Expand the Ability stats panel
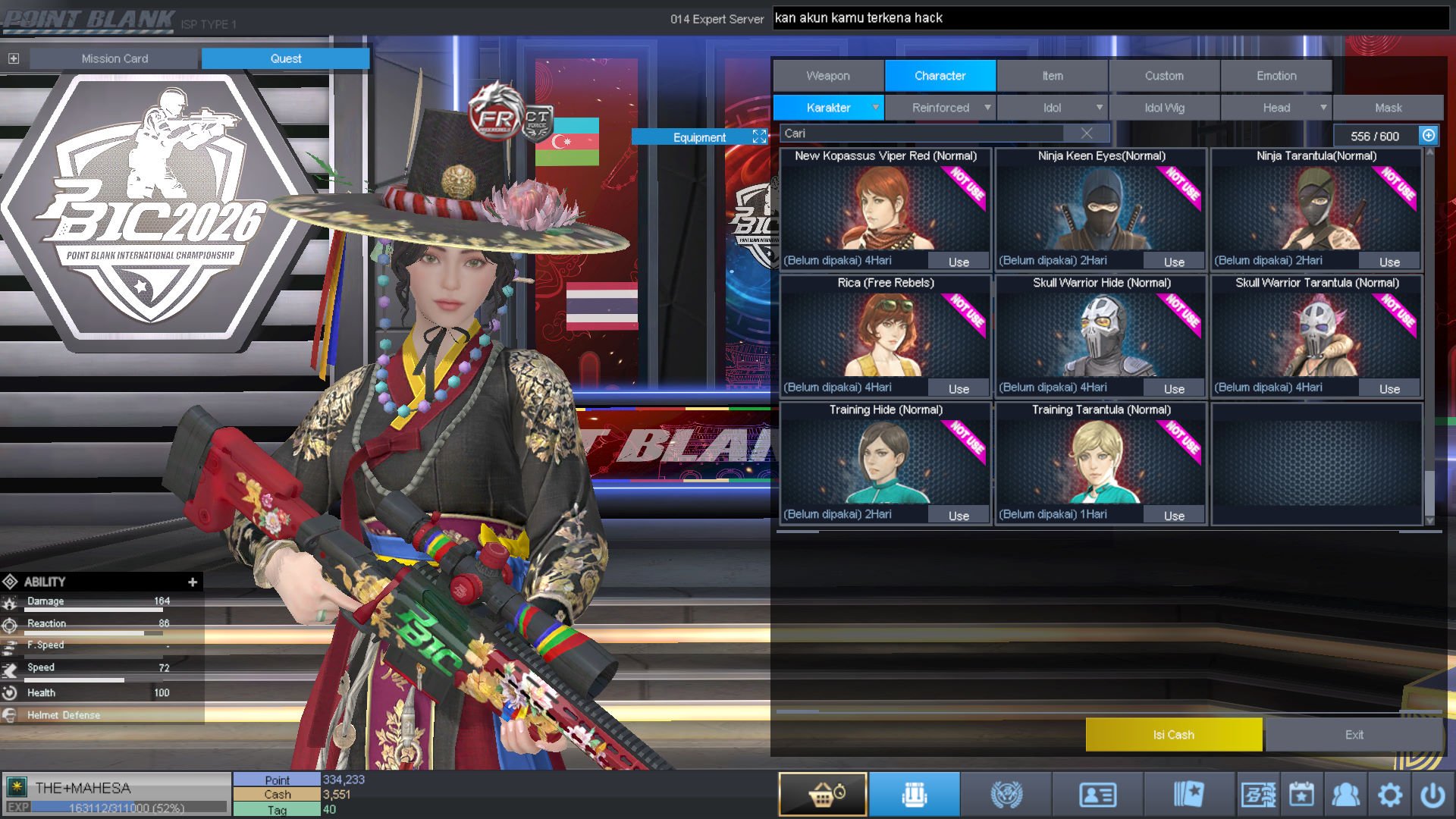This screenshot has width=1456, height=819. point(193,582)
